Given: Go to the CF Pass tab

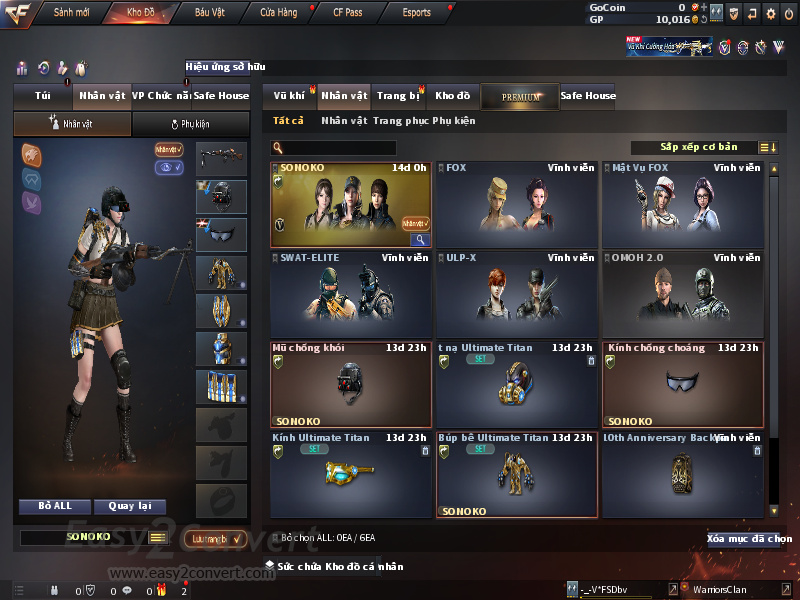Looking at the screenshot, I should pyautogui.click(x=347, y=13).
